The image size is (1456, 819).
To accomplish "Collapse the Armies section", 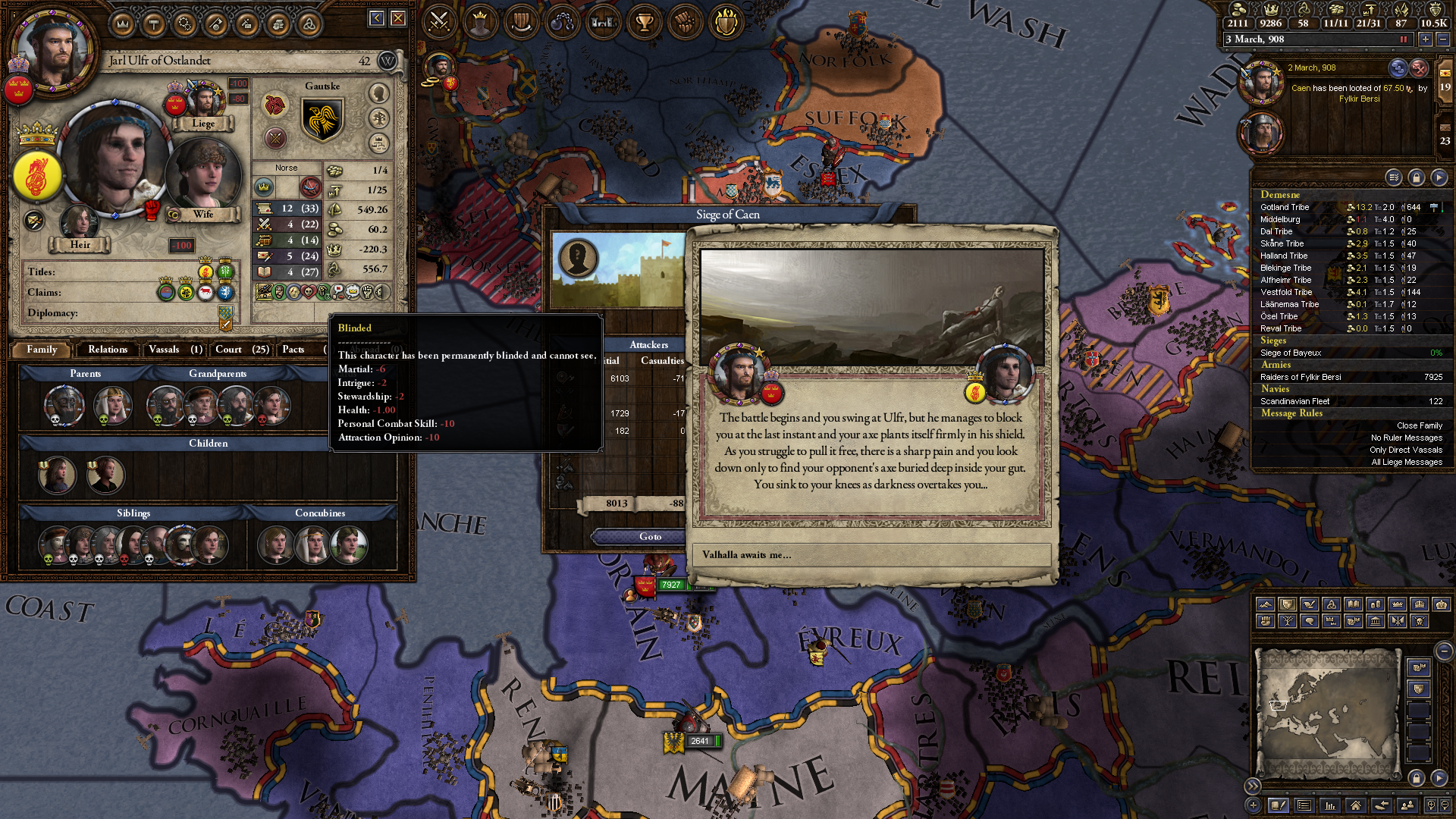I will [x=1276, y=365].
